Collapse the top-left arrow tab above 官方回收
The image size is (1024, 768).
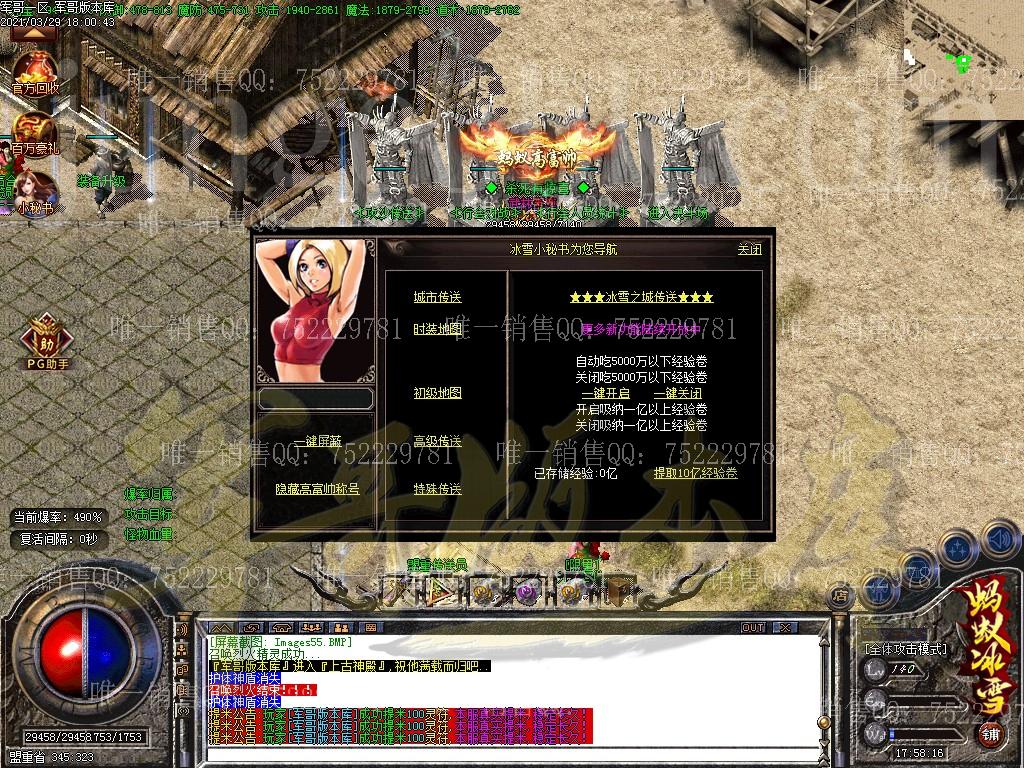tap(35, 32)
